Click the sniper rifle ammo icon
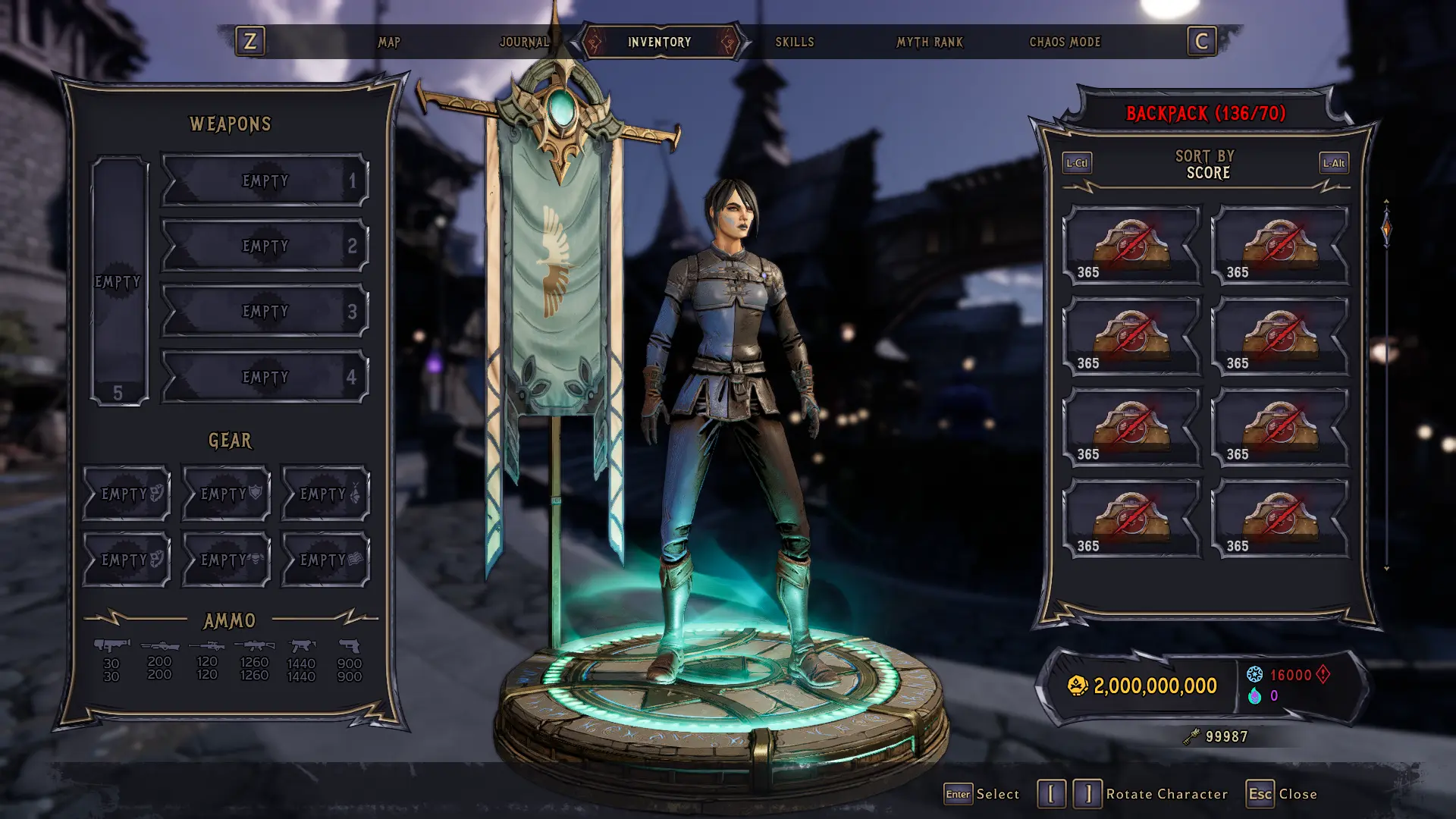This screenshot has height=819, width=1456. point(206,646)
